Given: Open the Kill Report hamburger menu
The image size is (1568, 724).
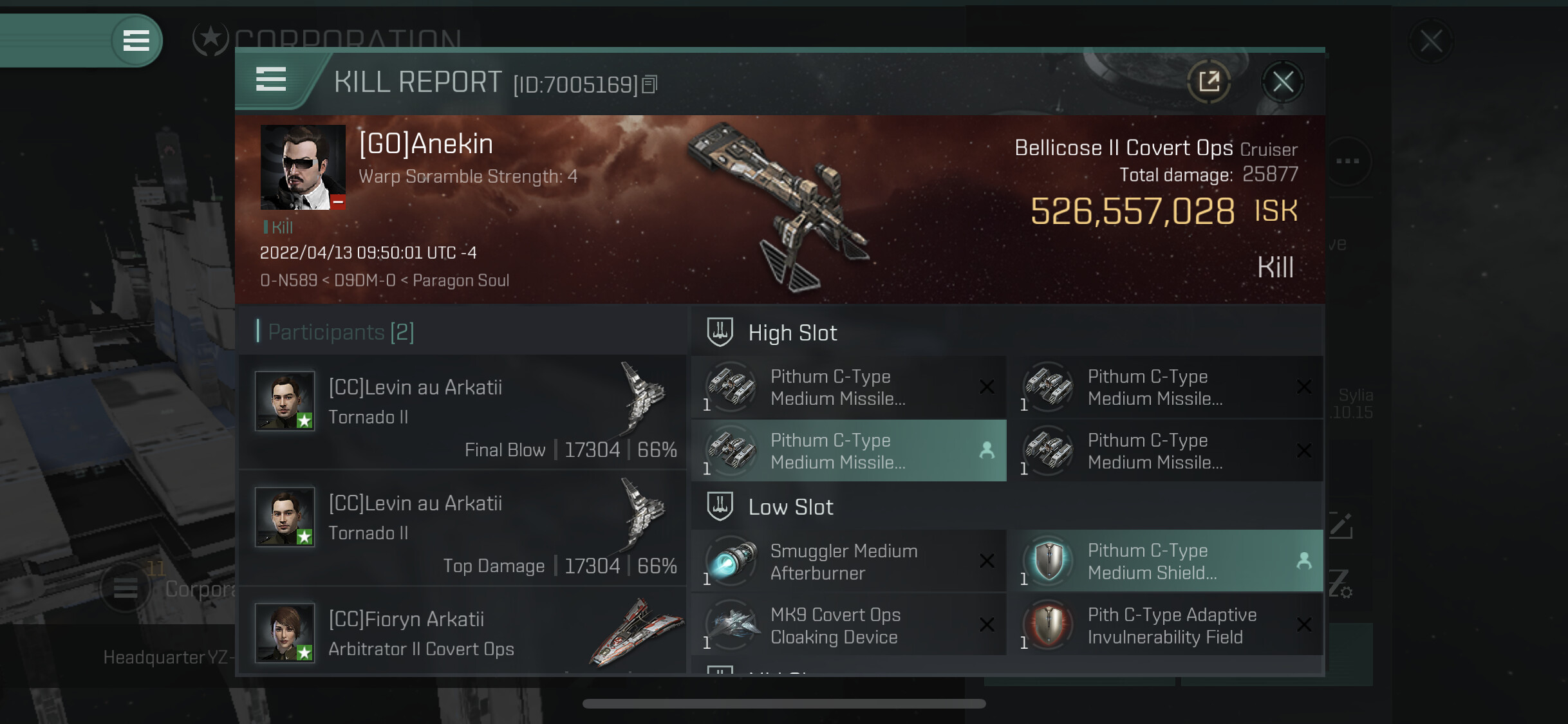Looking at the screenshot, I should (271, 80).
